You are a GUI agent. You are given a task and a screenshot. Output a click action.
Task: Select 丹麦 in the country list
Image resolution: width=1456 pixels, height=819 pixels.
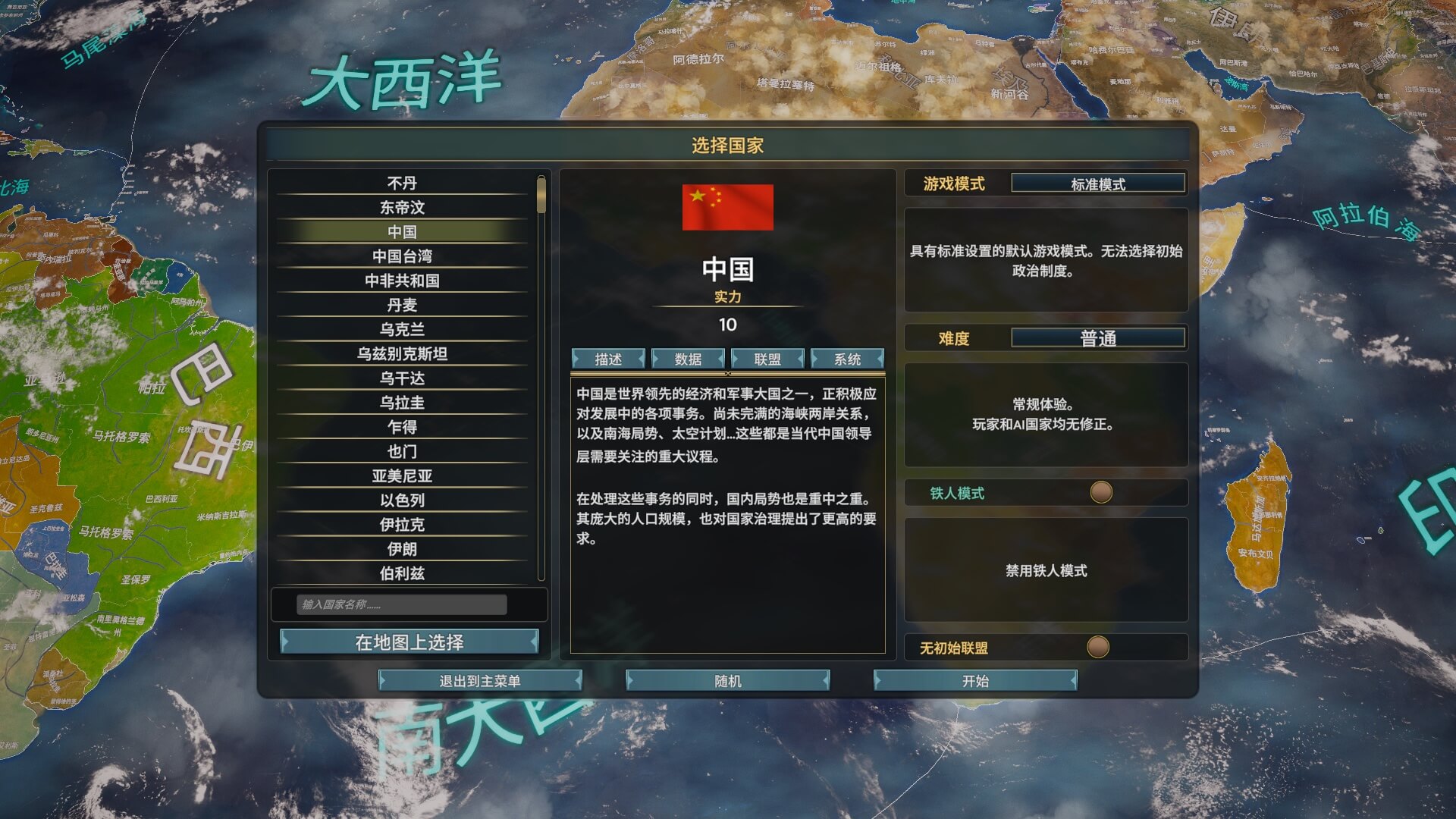[x=402, y=305]
